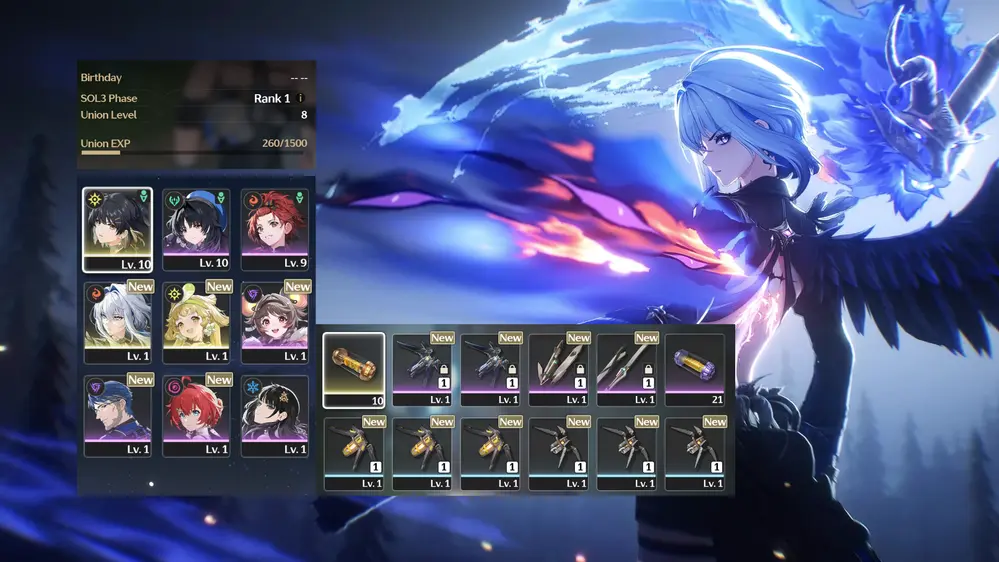Select the blonde girl with yellow hat

[196, 321]
